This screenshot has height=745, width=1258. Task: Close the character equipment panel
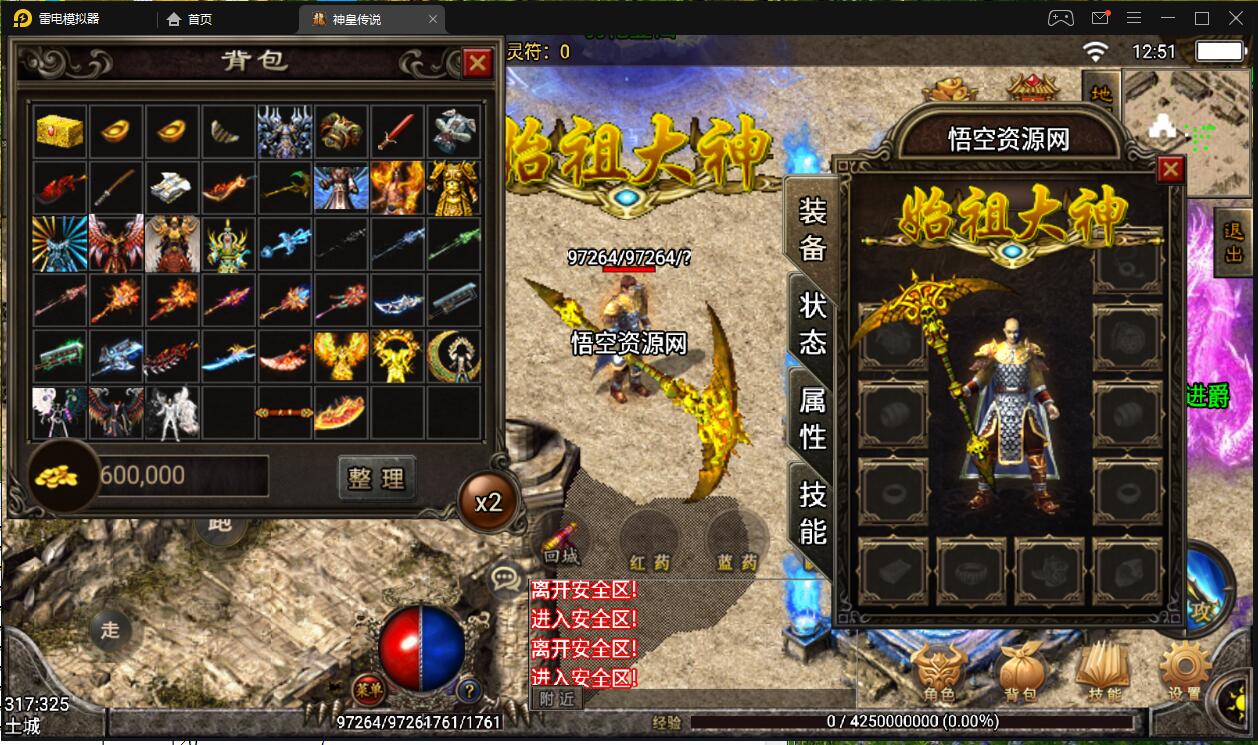(1169, 170)
